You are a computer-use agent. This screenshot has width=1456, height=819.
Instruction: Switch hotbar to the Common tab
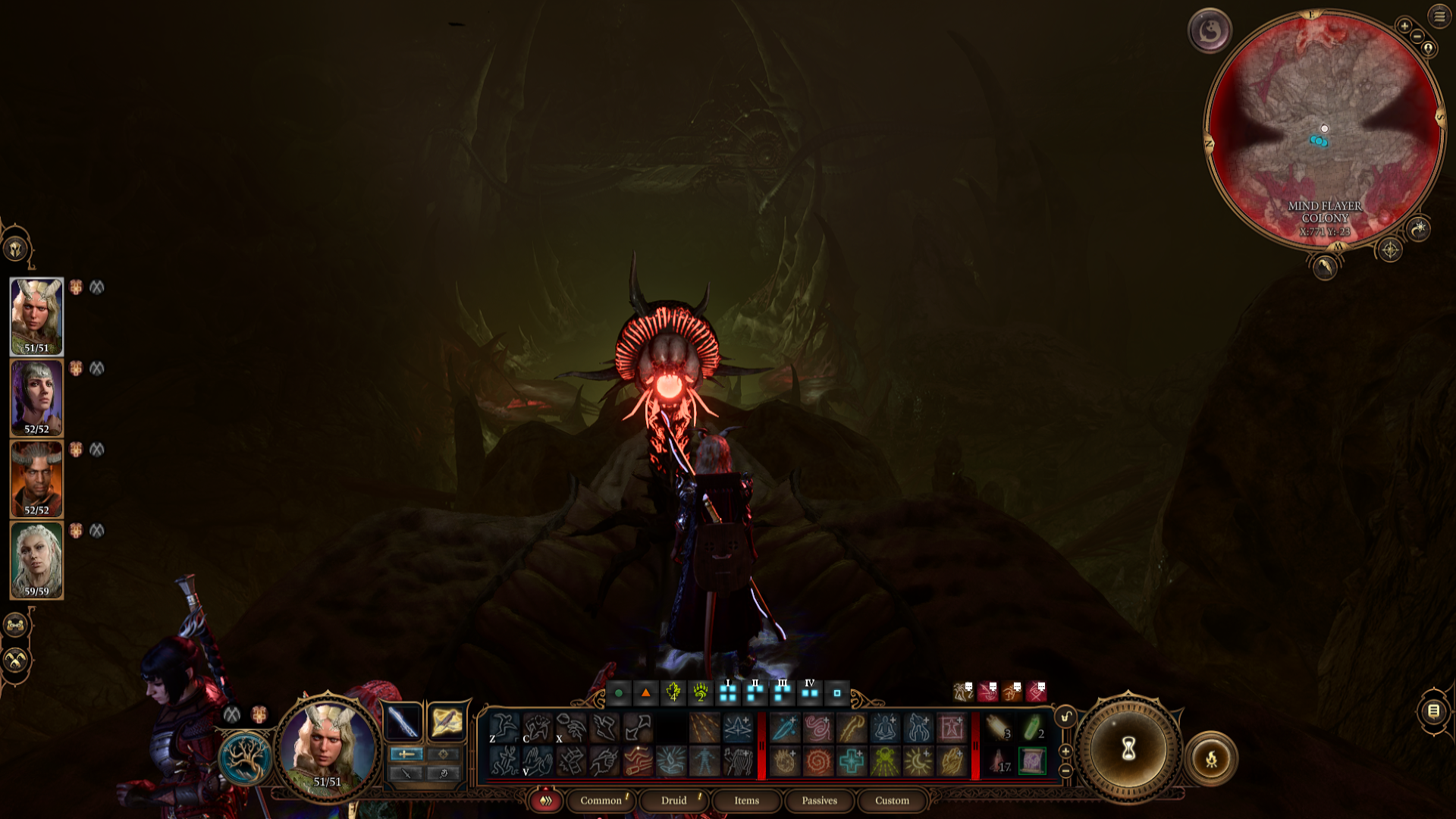coord(601,801)
